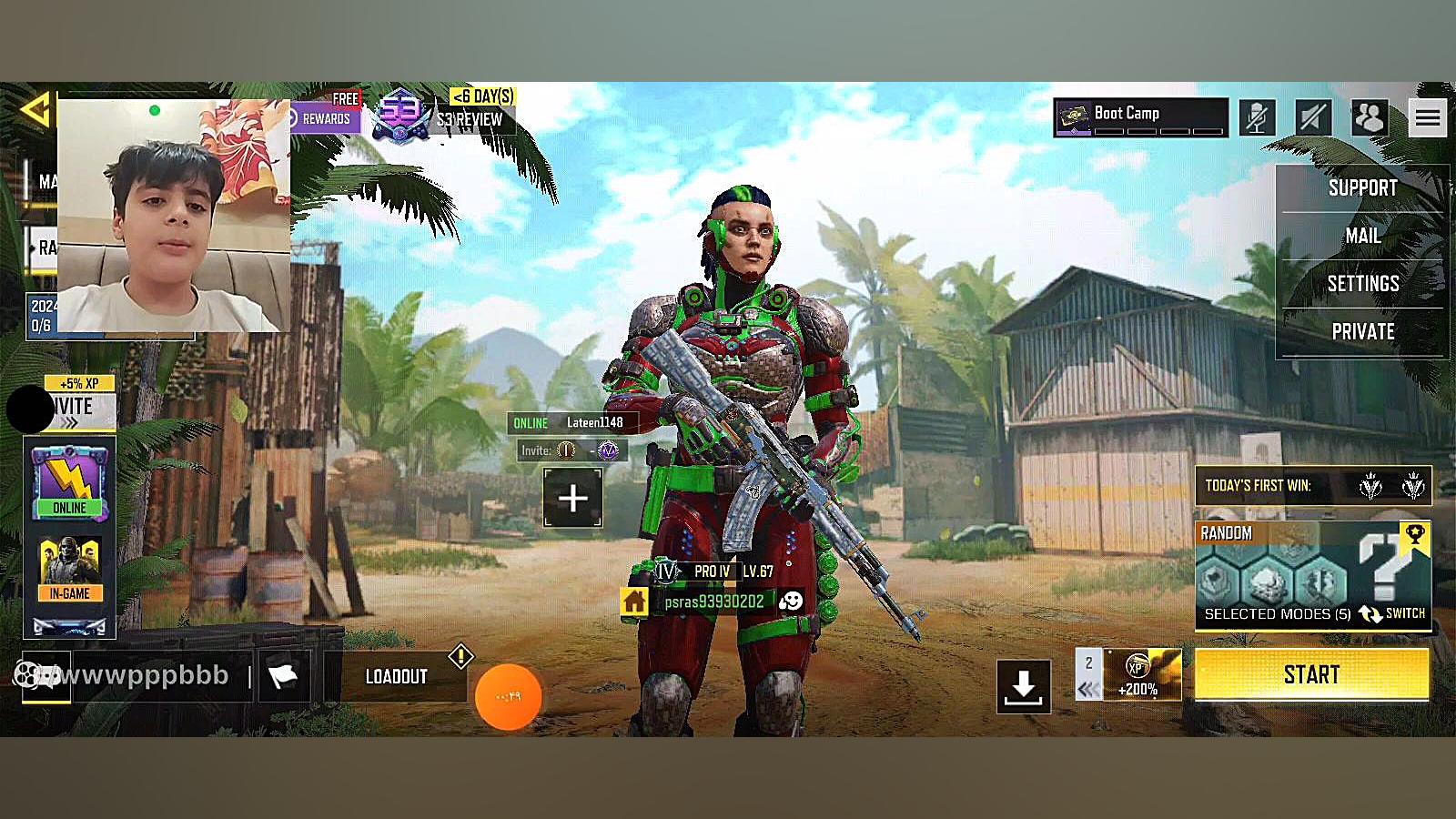Image resolution: width=1456 pixels, height=819 pixels.
Task: Select the Private match entry
Action: tap(1362, 332)
